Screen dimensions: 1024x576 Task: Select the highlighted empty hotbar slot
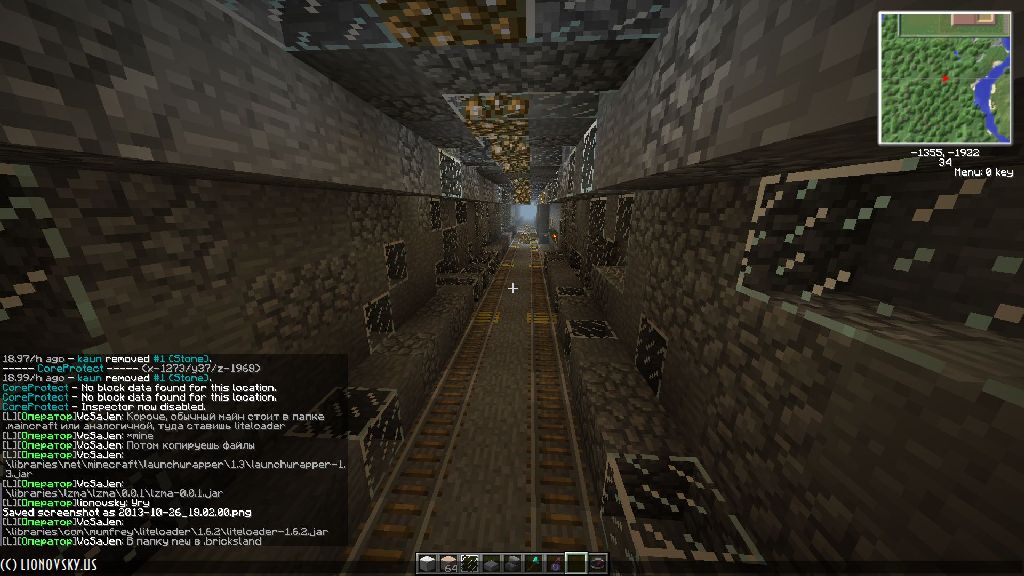click(x=575, y=563)
